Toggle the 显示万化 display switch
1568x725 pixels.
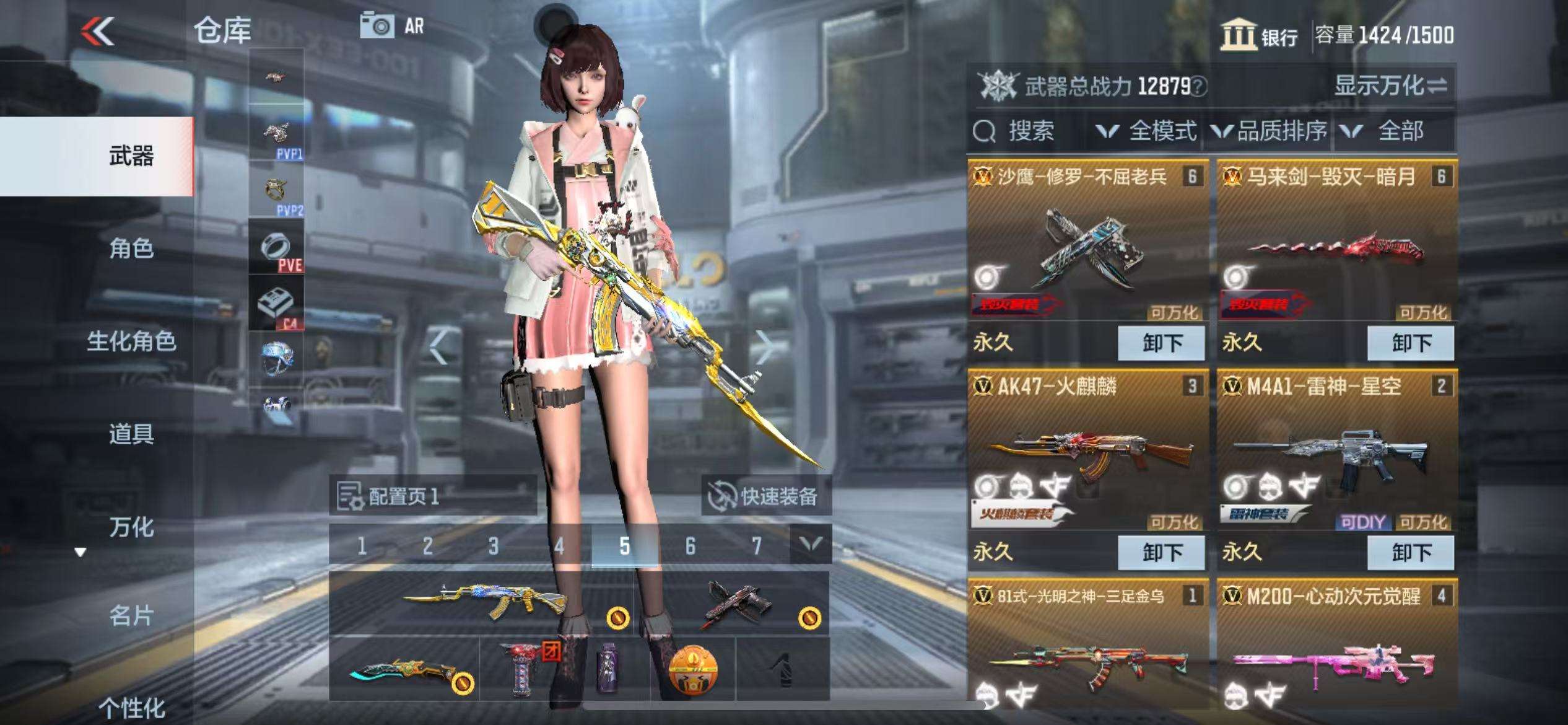[1390, 86]
